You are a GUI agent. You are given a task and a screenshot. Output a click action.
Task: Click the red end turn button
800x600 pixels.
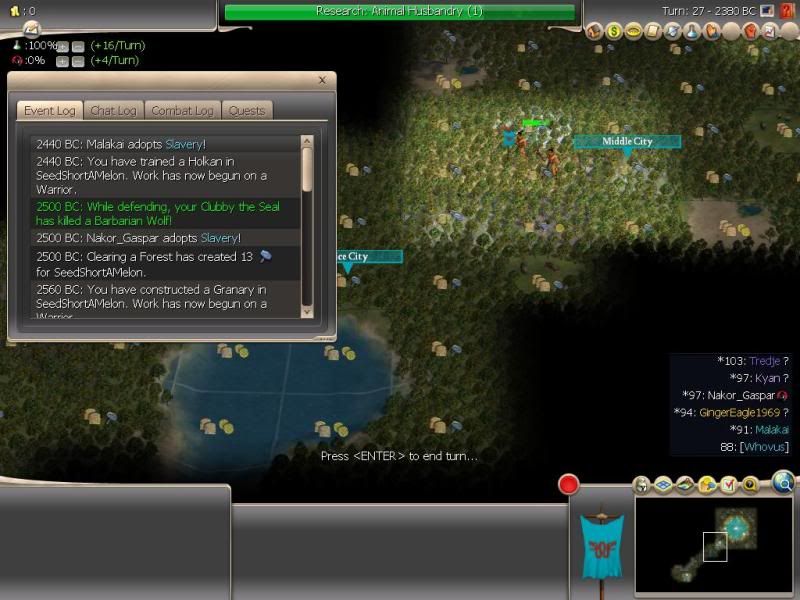569,485
